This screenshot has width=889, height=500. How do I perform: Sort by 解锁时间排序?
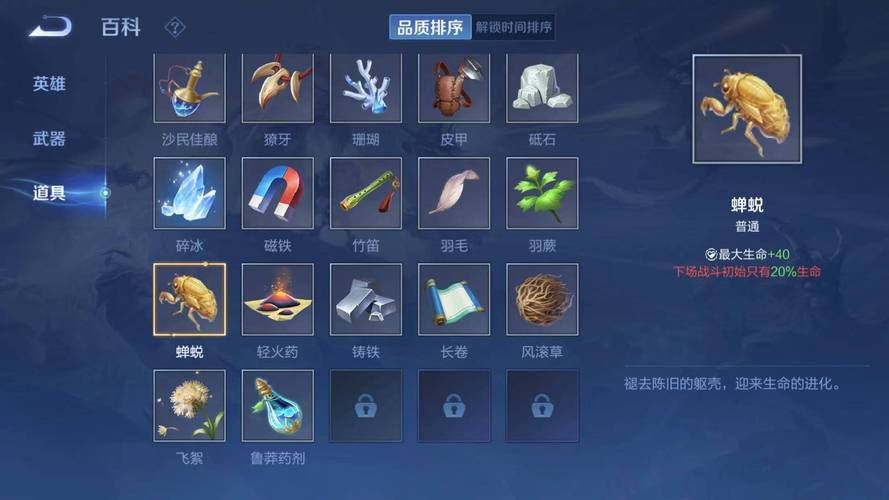pyautogui.click(x=514, y=27)
